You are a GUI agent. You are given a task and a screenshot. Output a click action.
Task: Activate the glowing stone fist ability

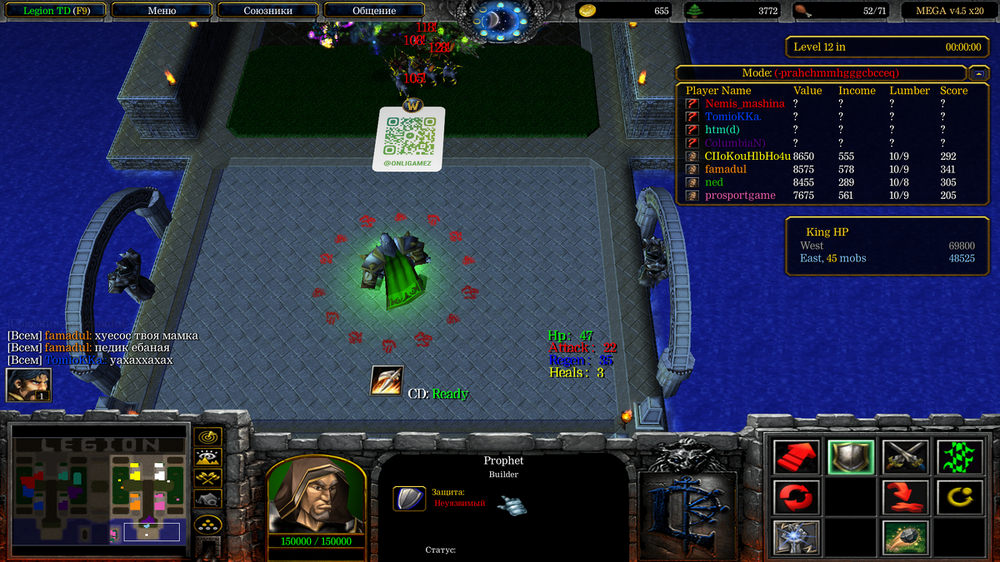(797, 537)
